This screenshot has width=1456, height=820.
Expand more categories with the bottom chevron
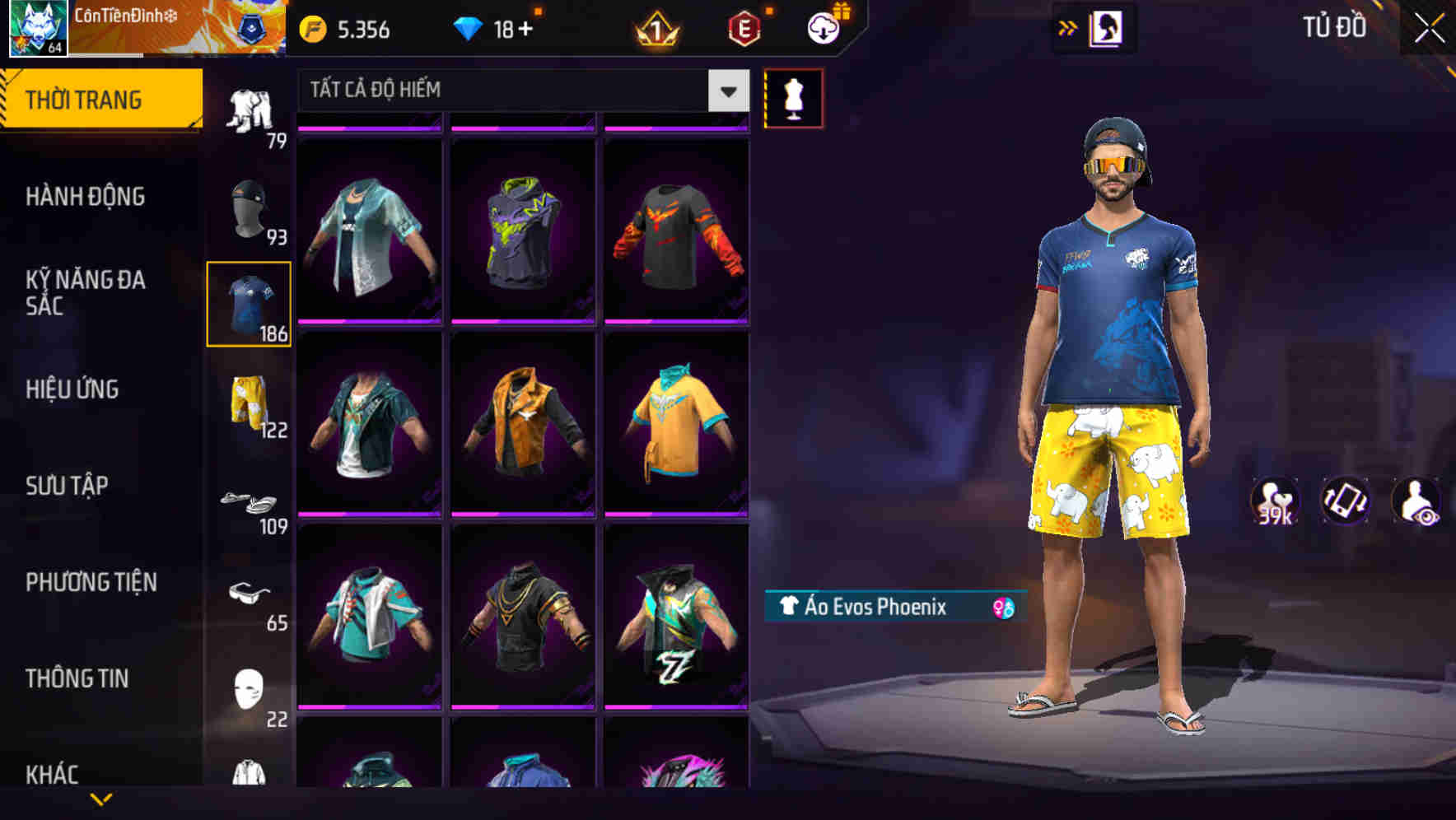pyautogui.click(x=100, y=800)
